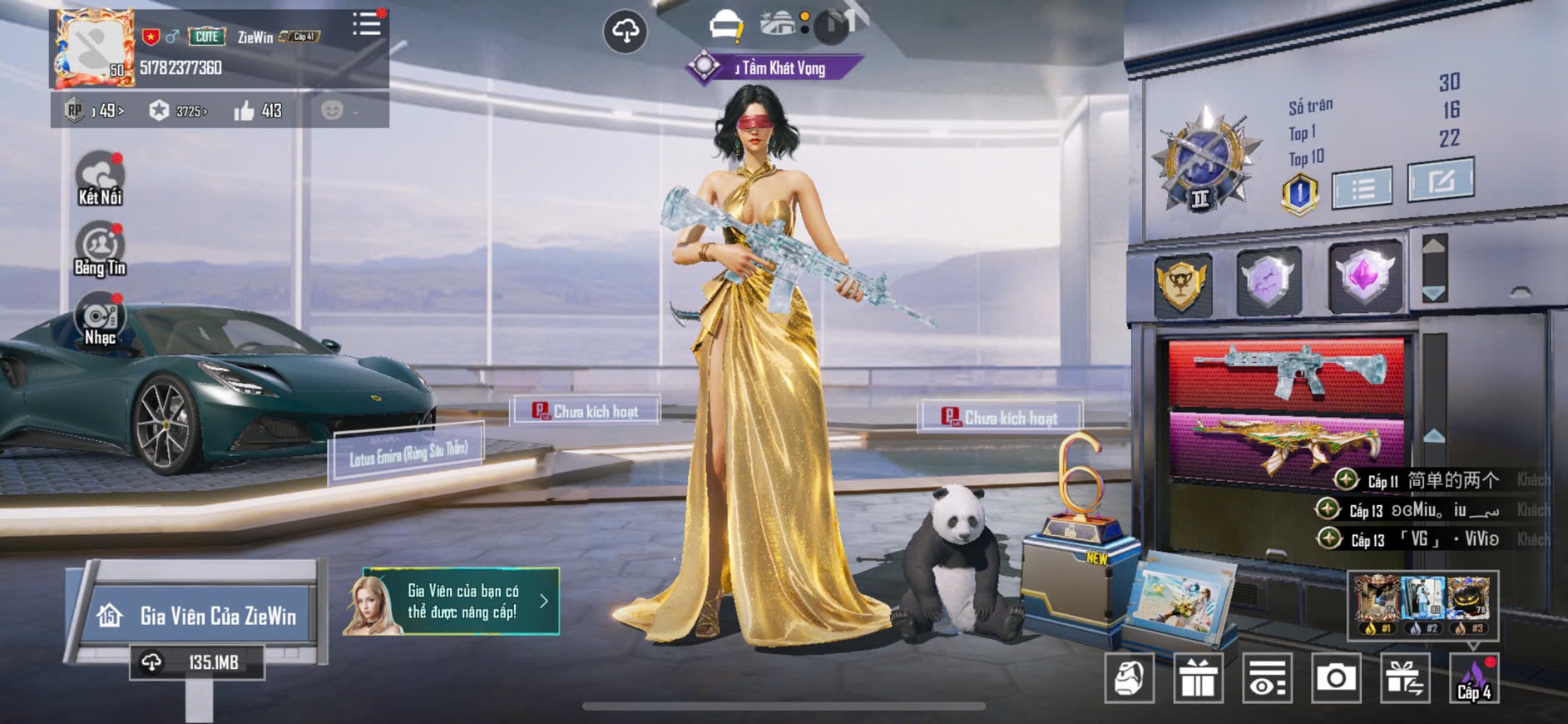Open the home upgrade notification banner
Image resolution: width=1568 pixels, height=724 pixels.
(452, 602)
